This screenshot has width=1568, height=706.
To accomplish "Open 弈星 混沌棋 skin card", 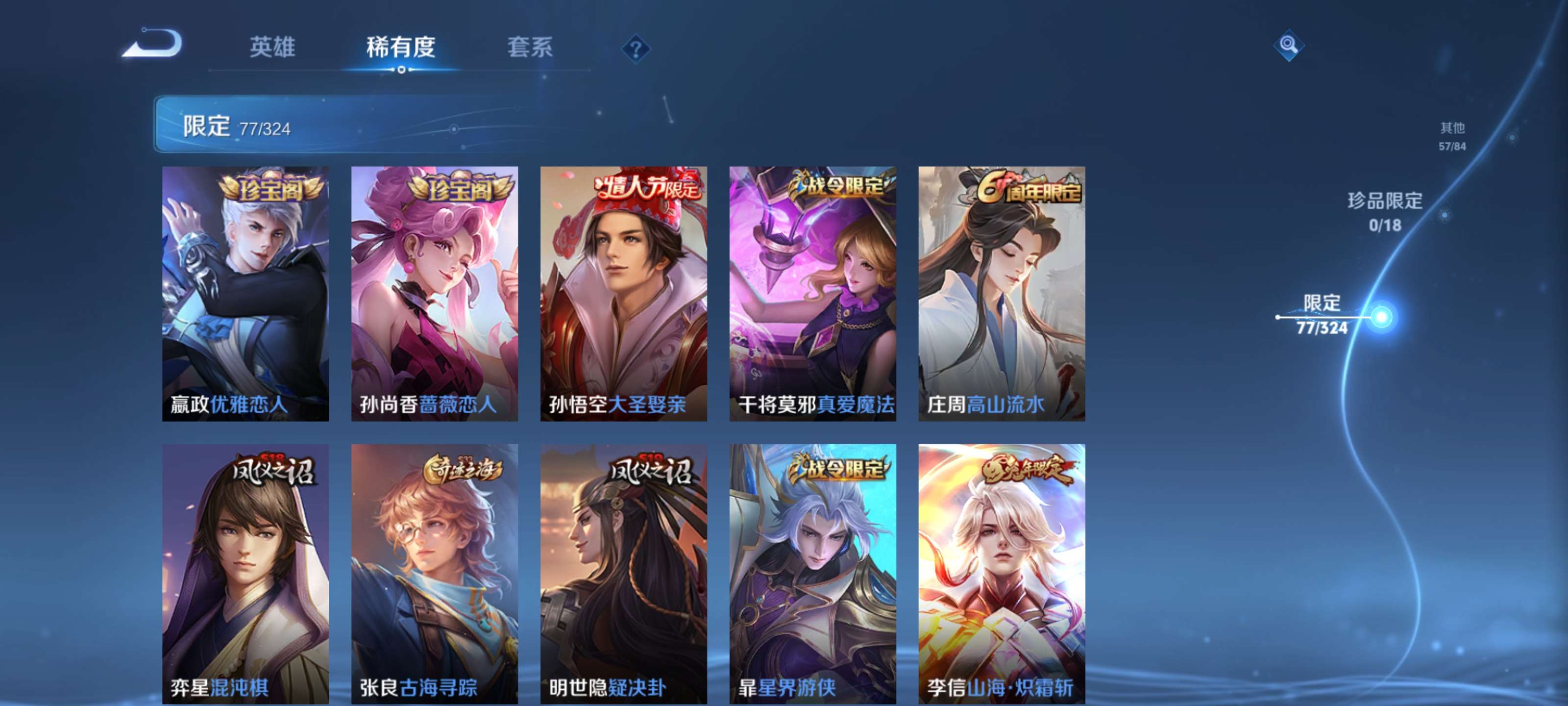I will tap(245, 574).
